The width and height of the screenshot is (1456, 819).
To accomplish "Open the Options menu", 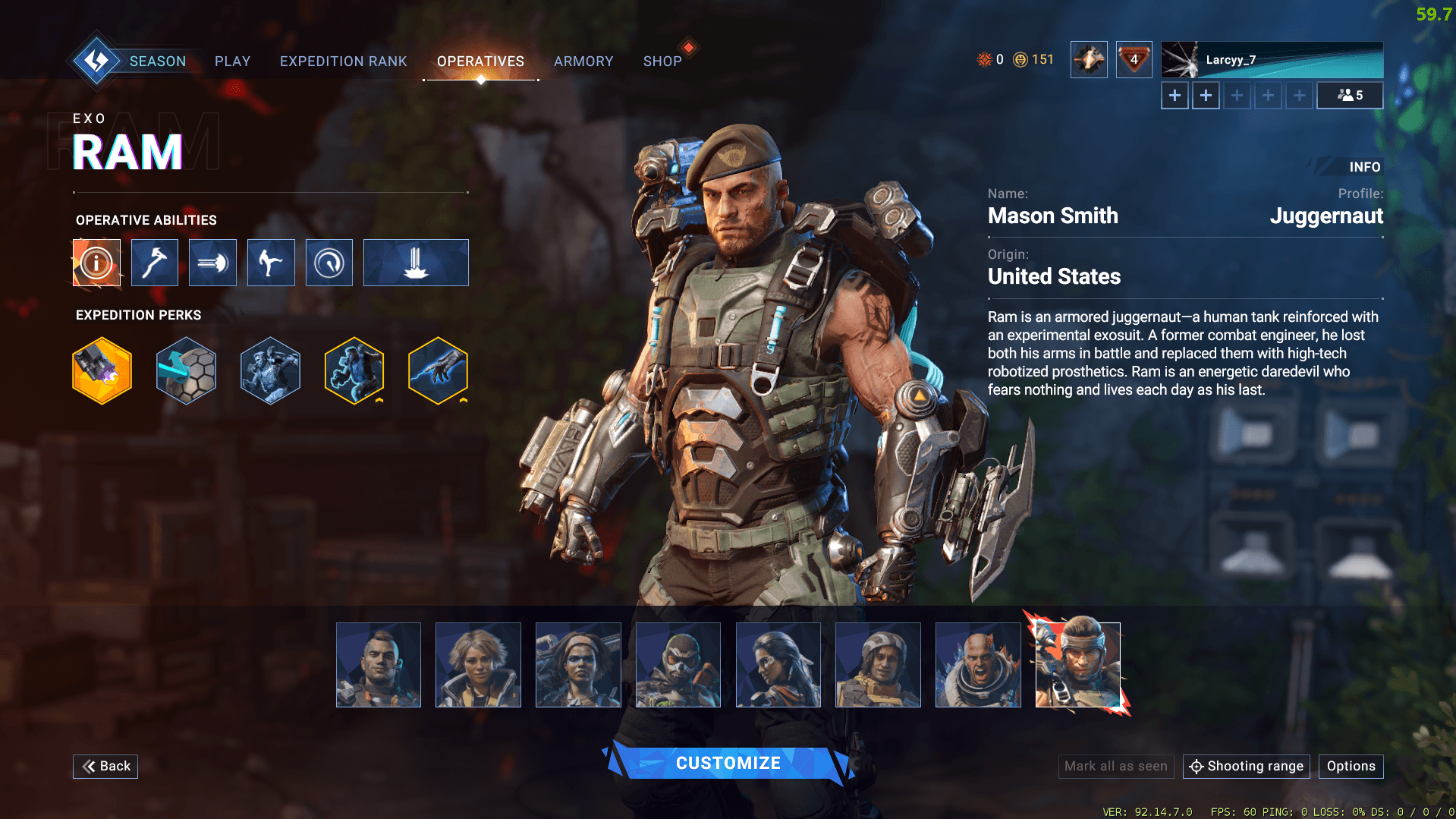I will coord(1351,766).
